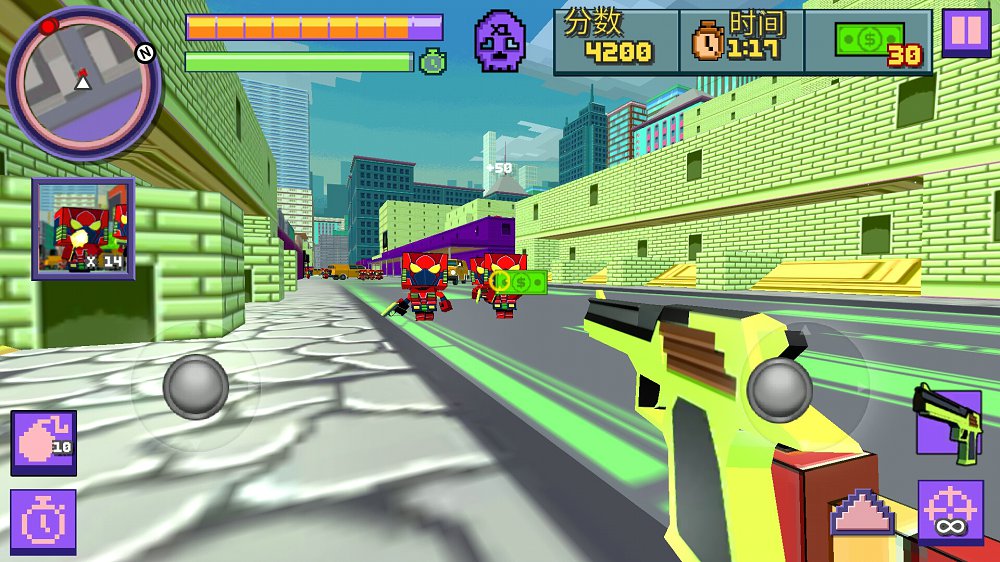Open the circular minimap

(x=82, y=83)
